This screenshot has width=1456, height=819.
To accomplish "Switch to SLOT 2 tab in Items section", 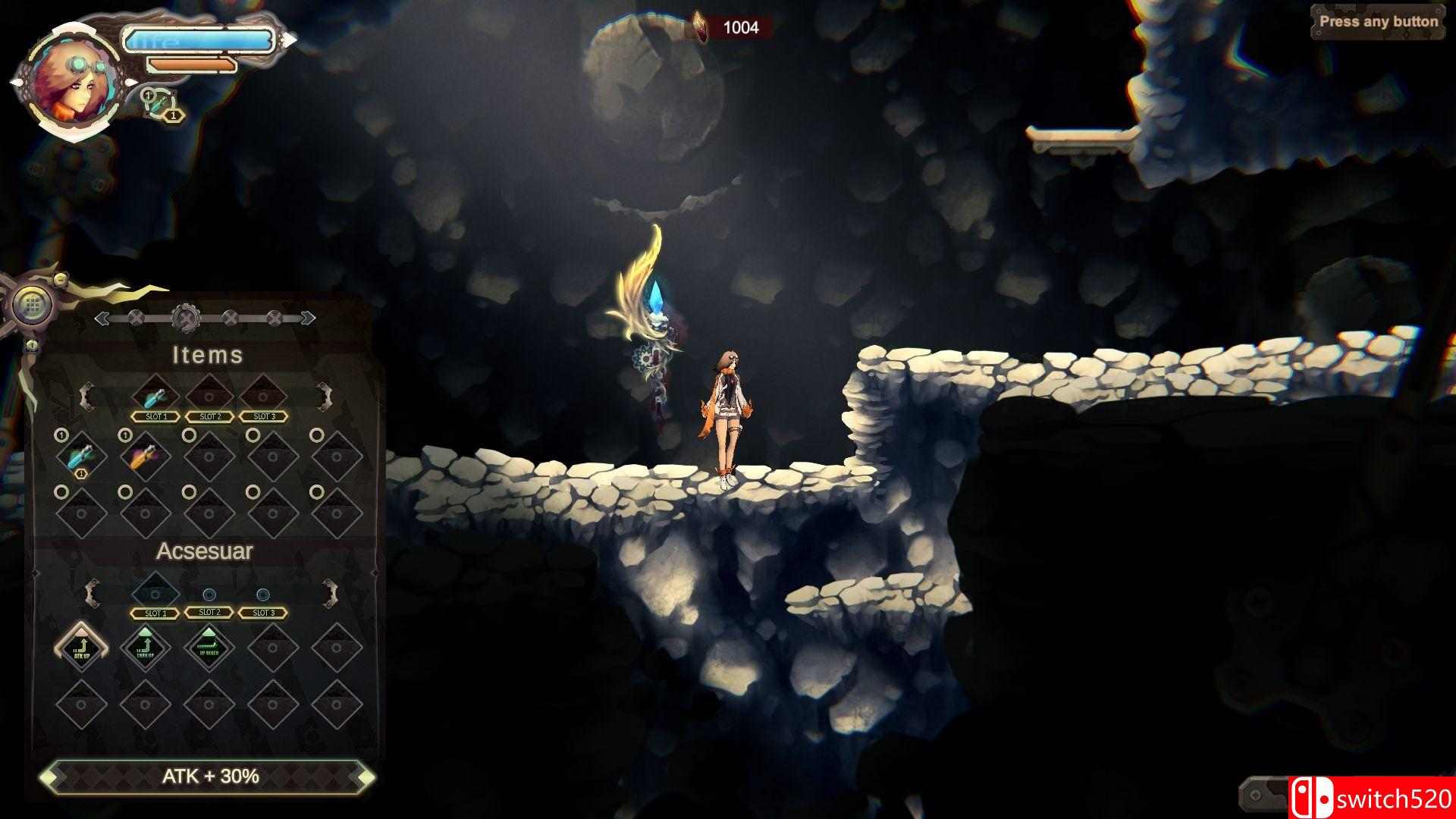I will (210, 416).
